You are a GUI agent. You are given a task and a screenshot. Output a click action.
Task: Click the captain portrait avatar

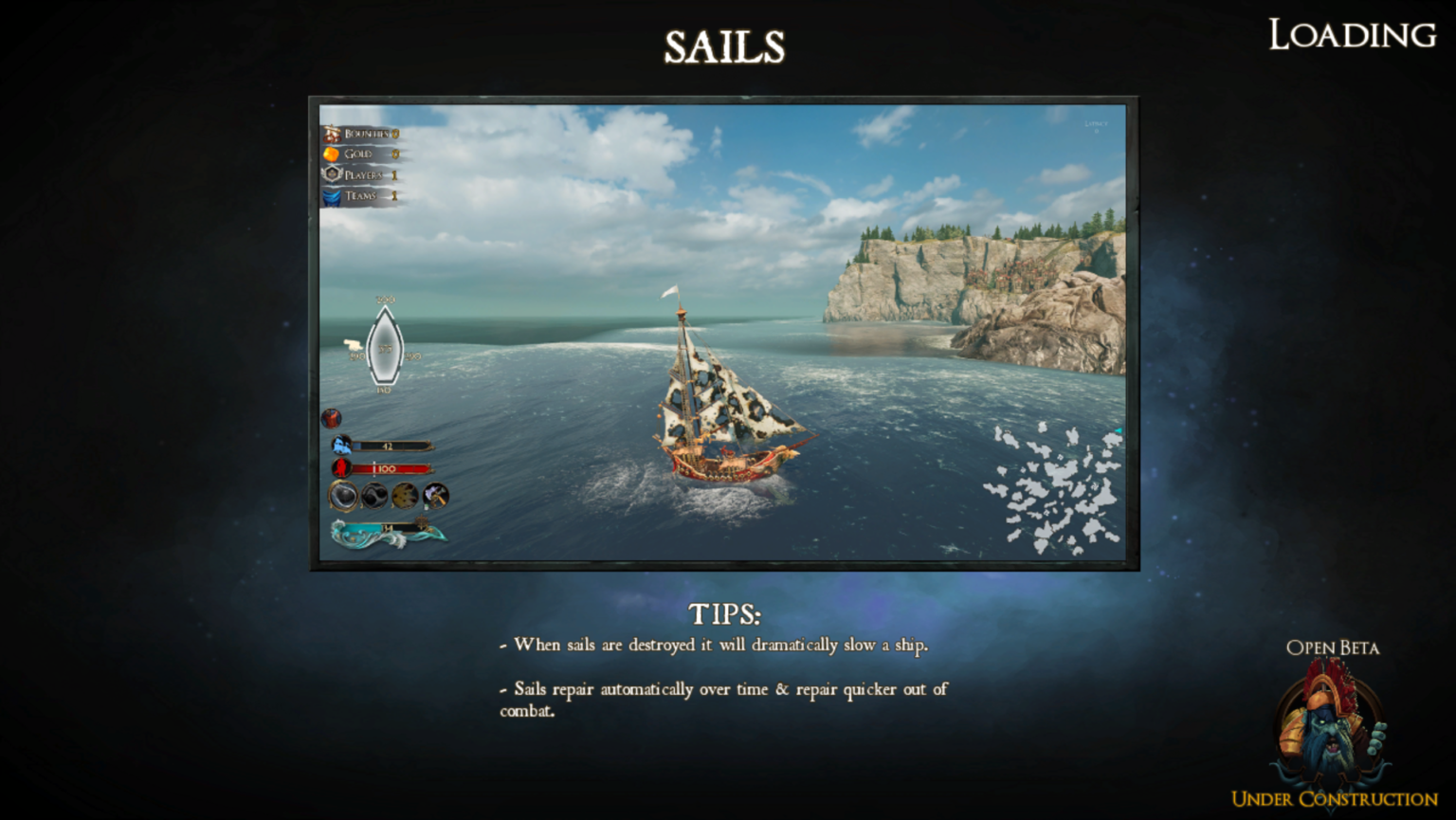click(x=332, y=417)
